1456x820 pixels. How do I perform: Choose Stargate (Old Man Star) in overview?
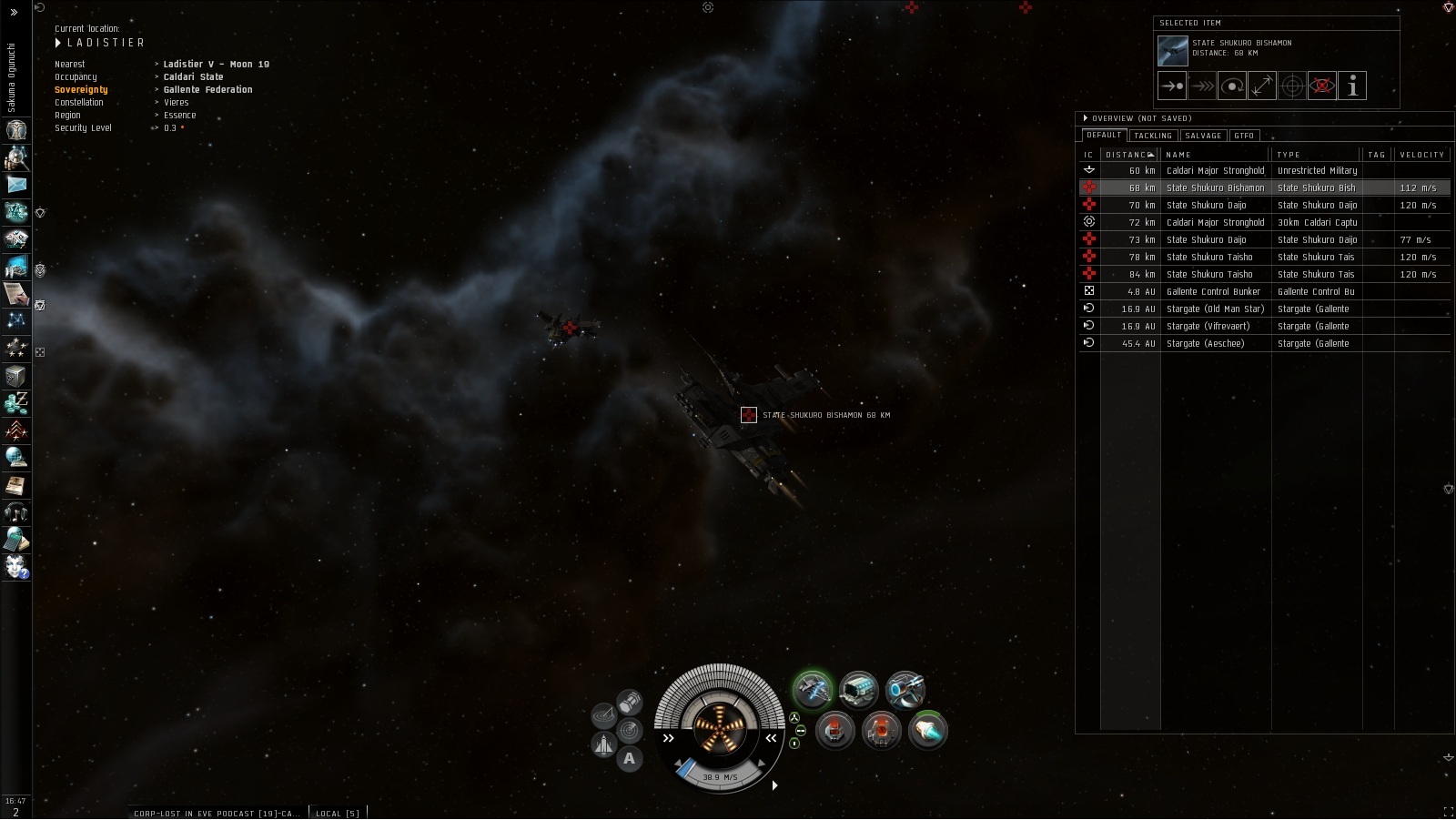[1215, 309]
